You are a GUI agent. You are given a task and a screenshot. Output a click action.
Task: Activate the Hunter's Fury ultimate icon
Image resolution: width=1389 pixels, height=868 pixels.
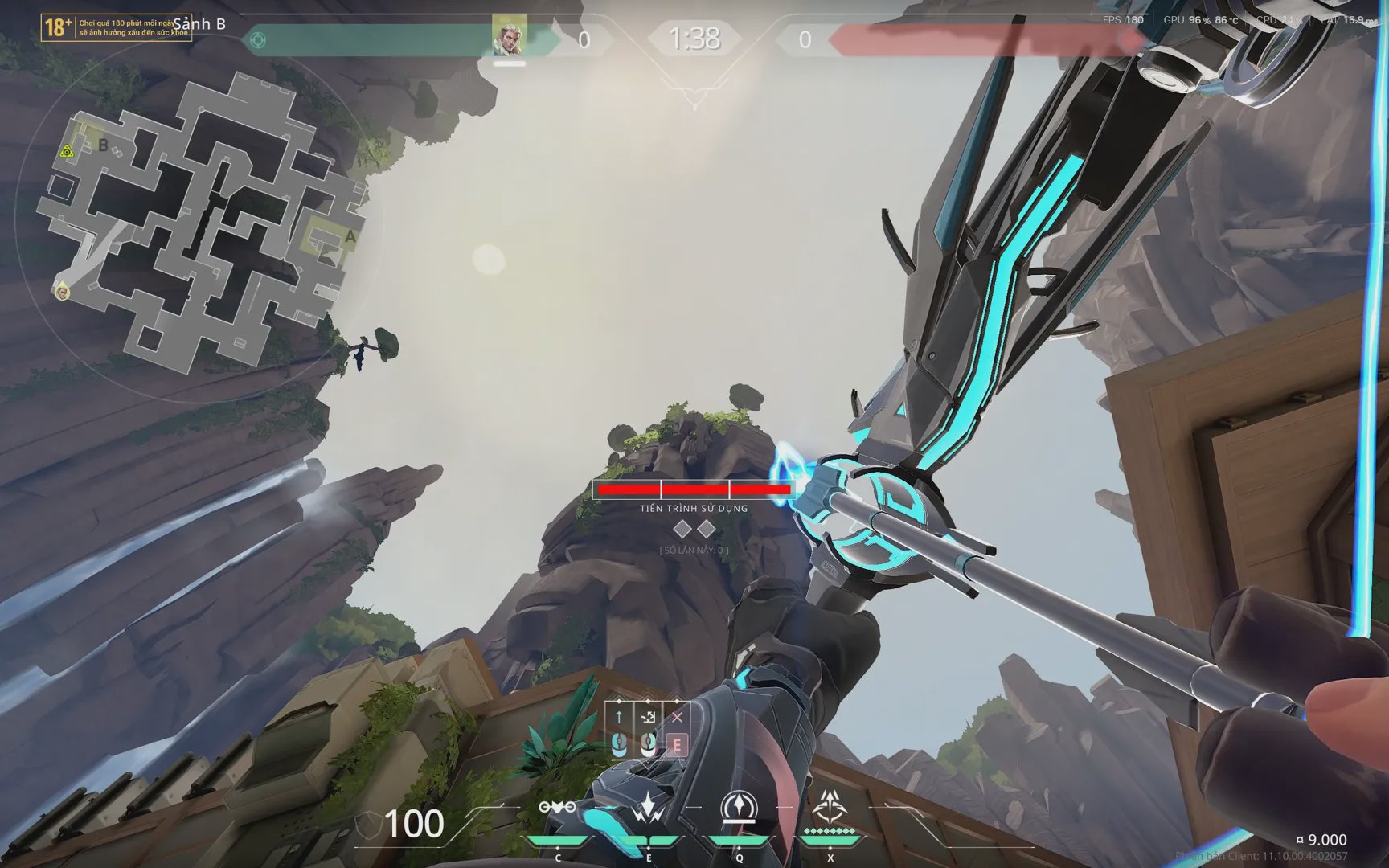click(x=828, y=805)
